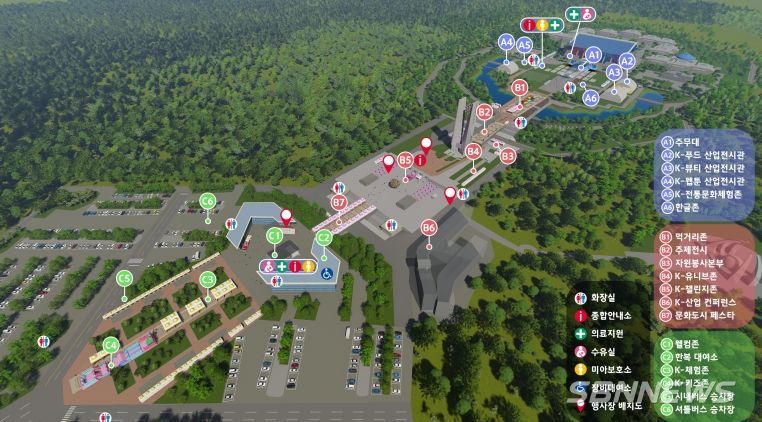Open the B7 marker on the map
The width and height of the screenshot is (762, 422).
point(339,203)
